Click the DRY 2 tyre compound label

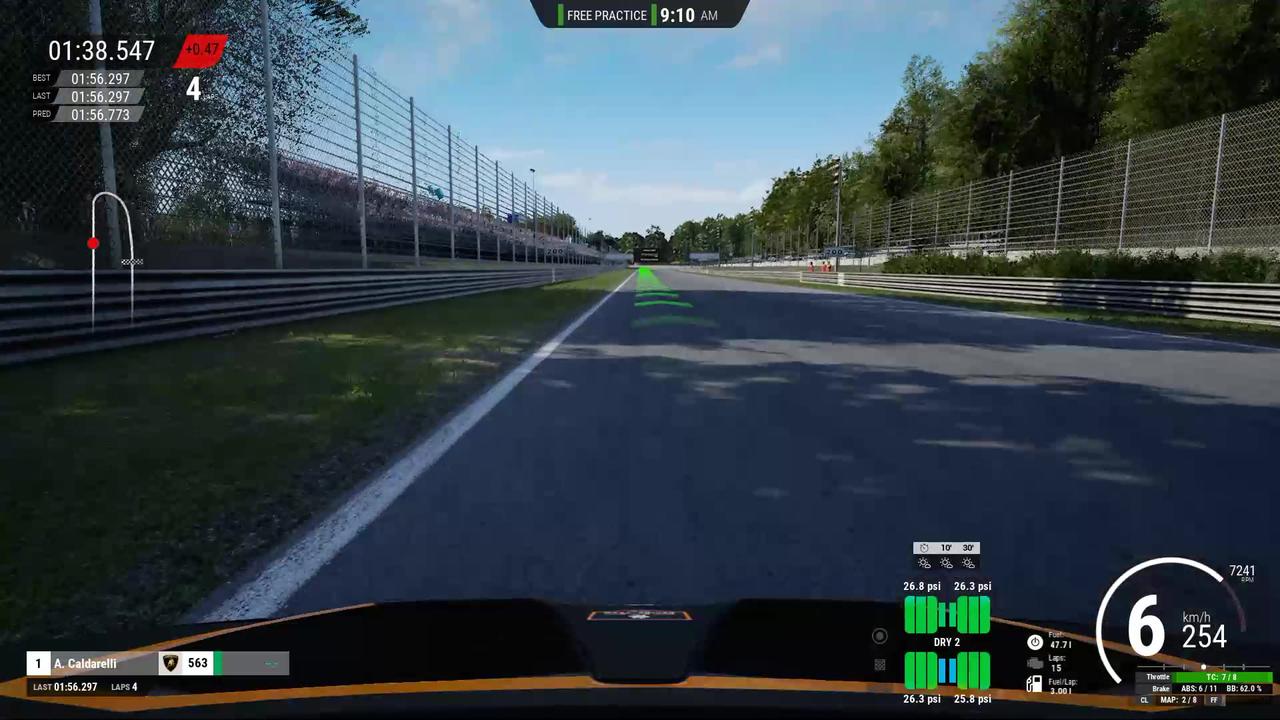point(947,641)
